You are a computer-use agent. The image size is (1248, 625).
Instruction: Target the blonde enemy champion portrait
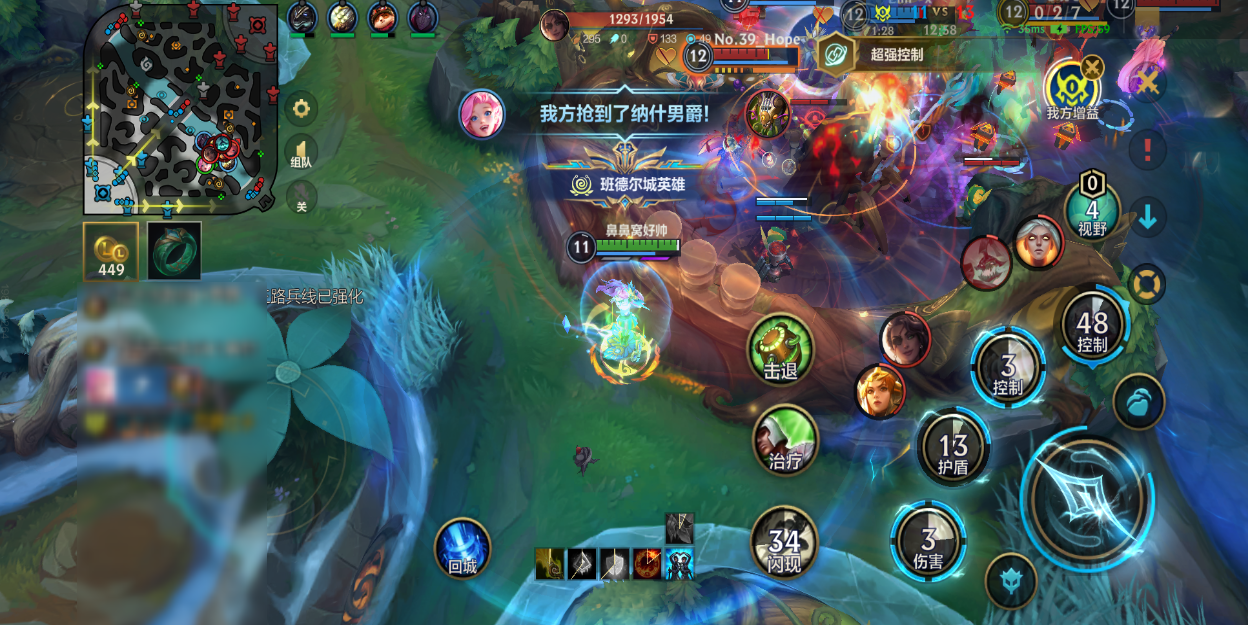tap(881, 391)
